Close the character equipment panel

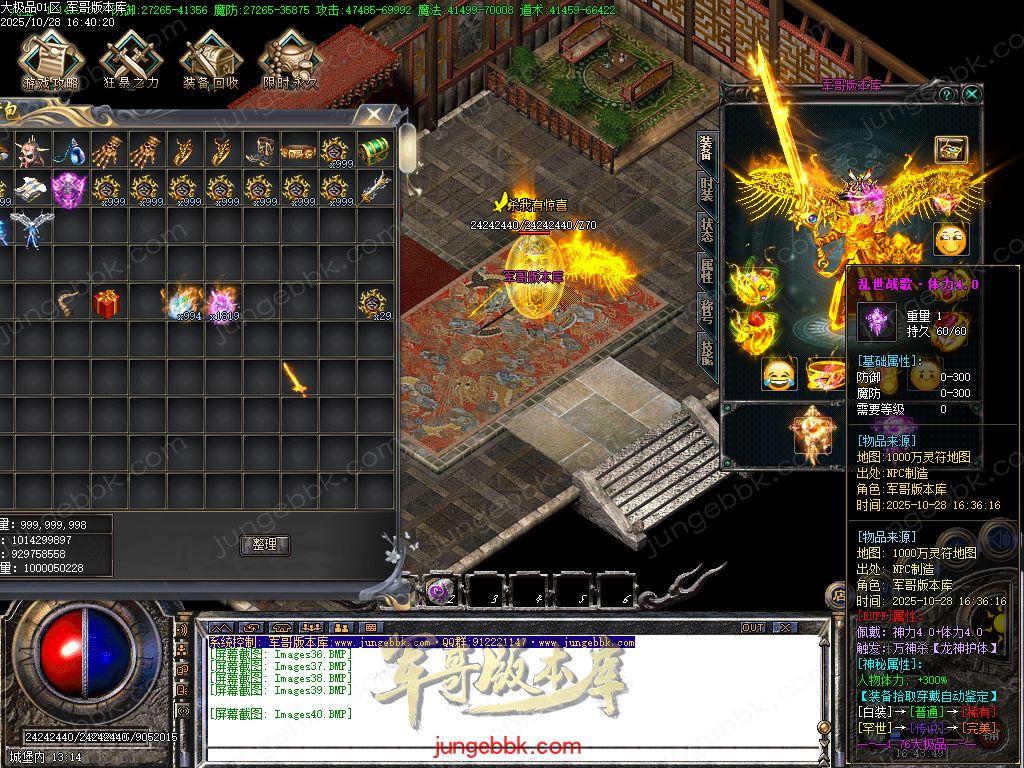coord(972,94)
